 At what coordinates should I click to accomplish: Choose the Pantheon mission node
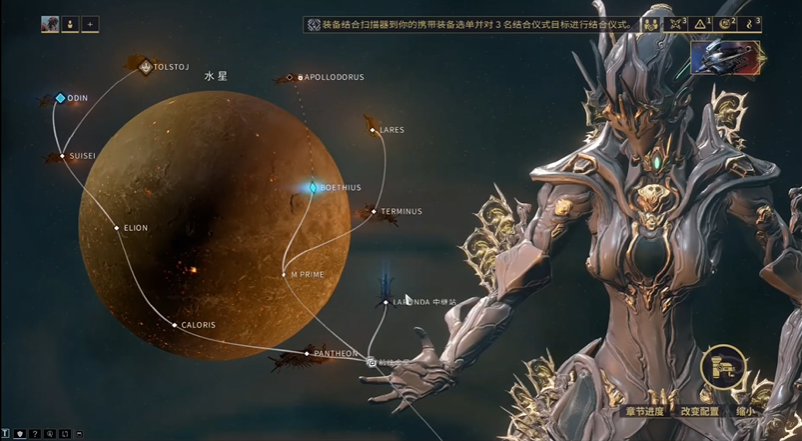(307, 354)
